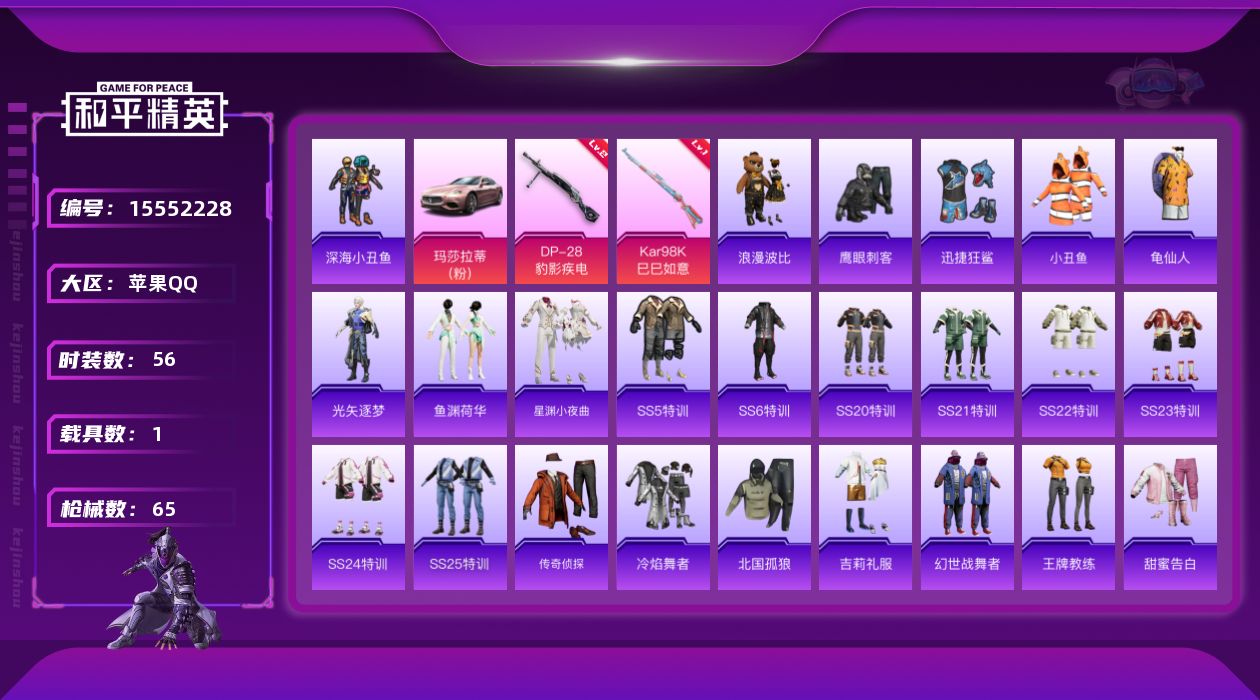The image size is (1260, 700).
Task: Open the DP-28 豹影疾电 gun skin
Action: click(561, 211)
